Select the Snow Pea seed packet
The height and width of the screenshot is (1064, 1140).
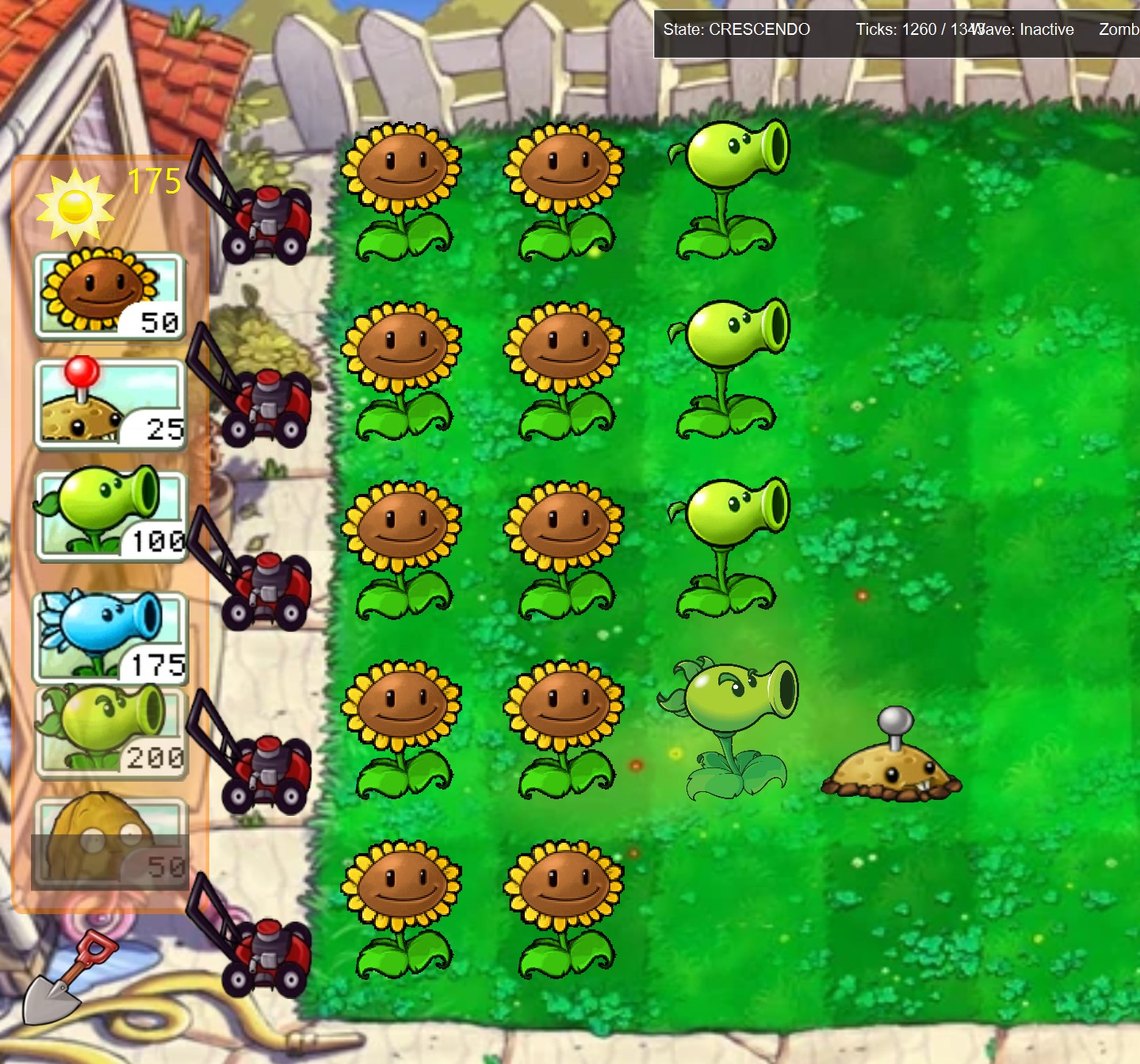coord(111,630)
